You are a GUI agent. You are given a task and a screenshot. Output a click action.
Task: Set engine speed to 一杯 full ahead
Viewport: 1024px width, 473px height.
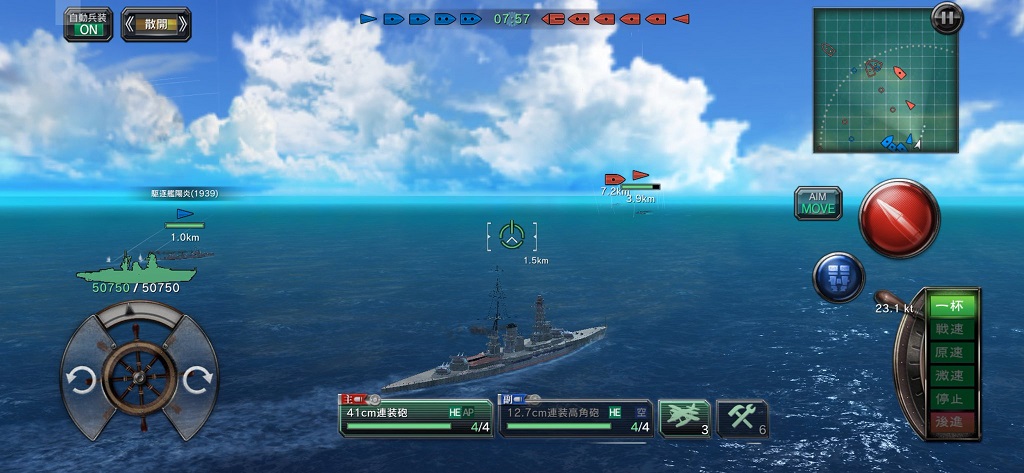949,306
